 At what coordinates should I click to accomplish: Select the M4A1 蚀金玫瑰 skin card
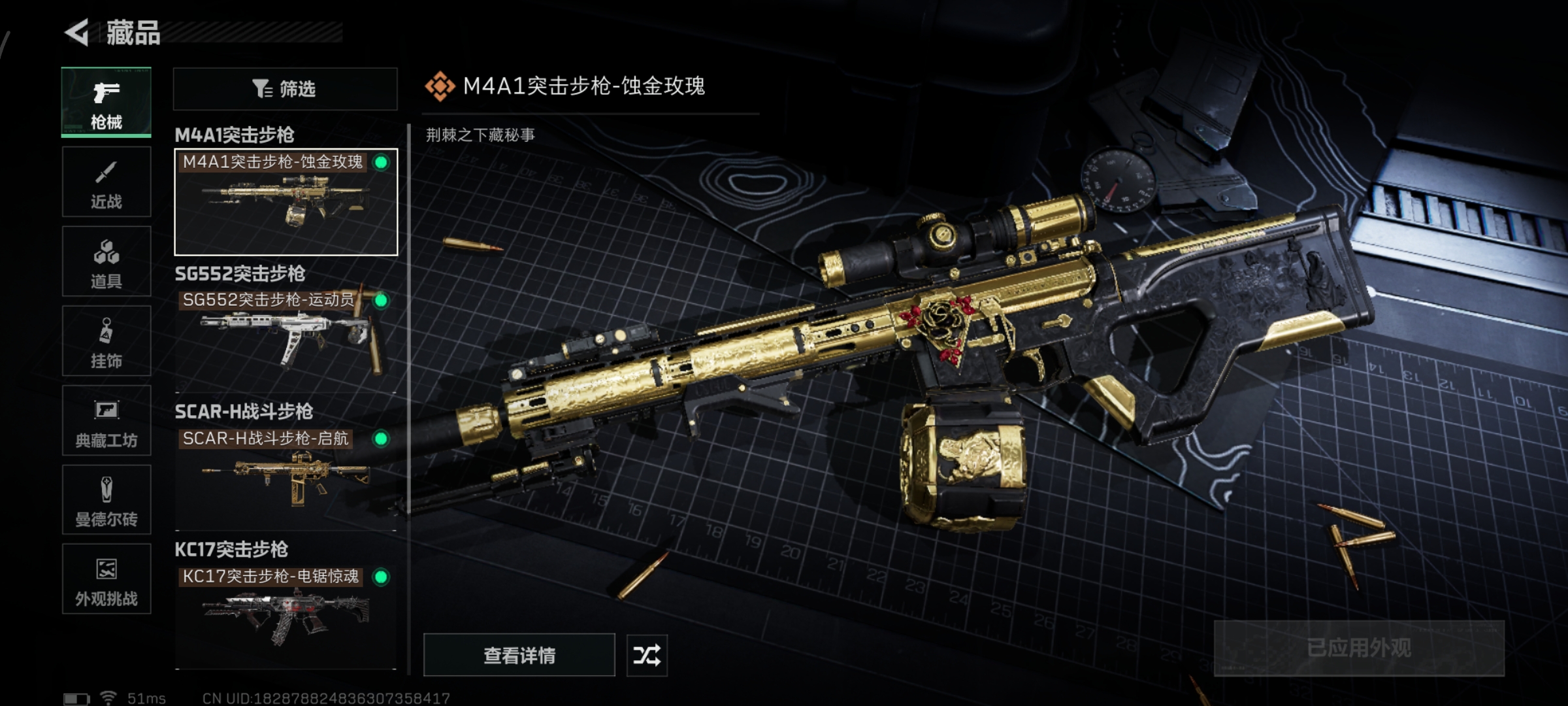click(x=286, y=202)
